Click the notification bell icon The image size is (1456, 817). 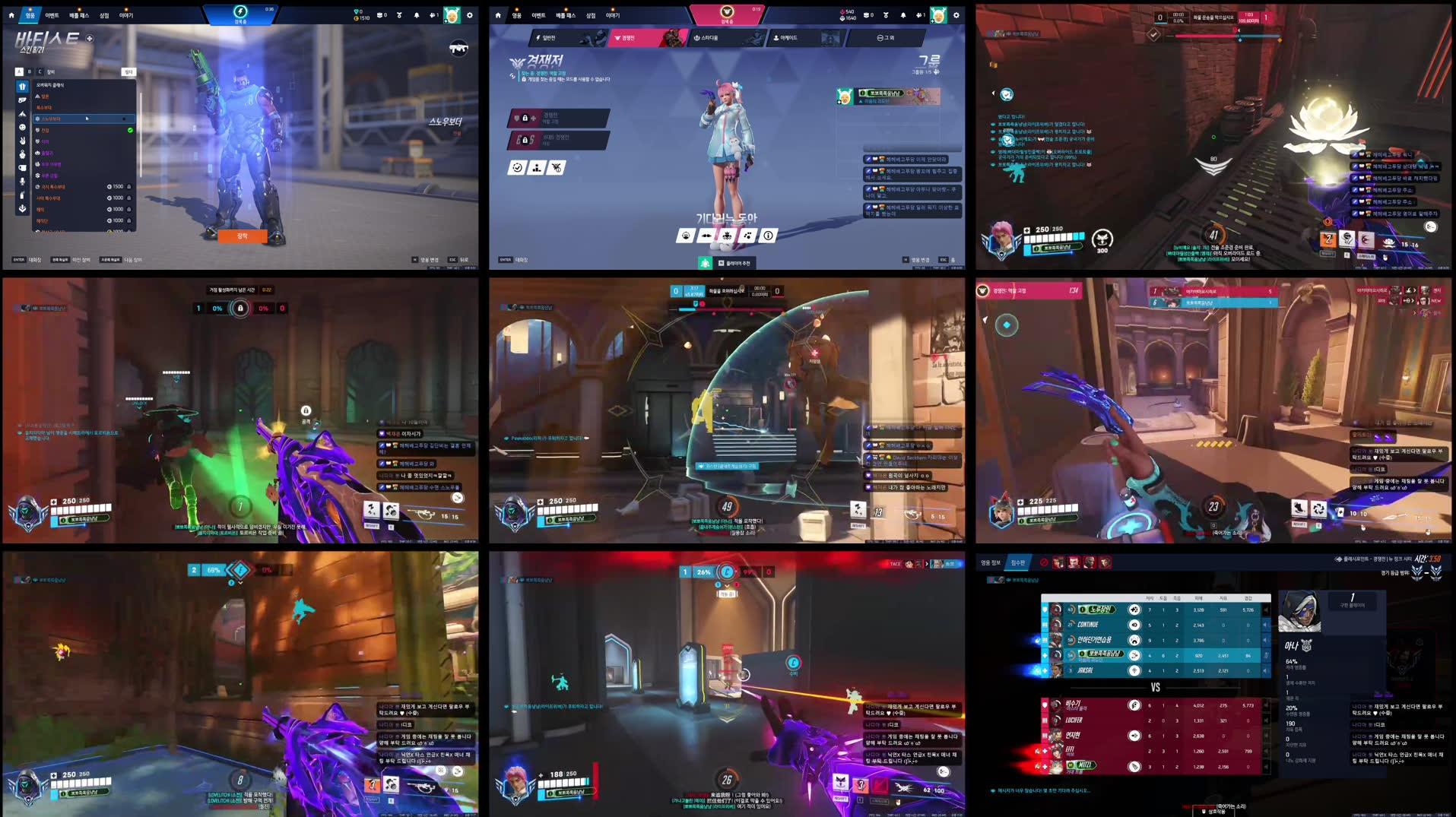tap(903, 14)
